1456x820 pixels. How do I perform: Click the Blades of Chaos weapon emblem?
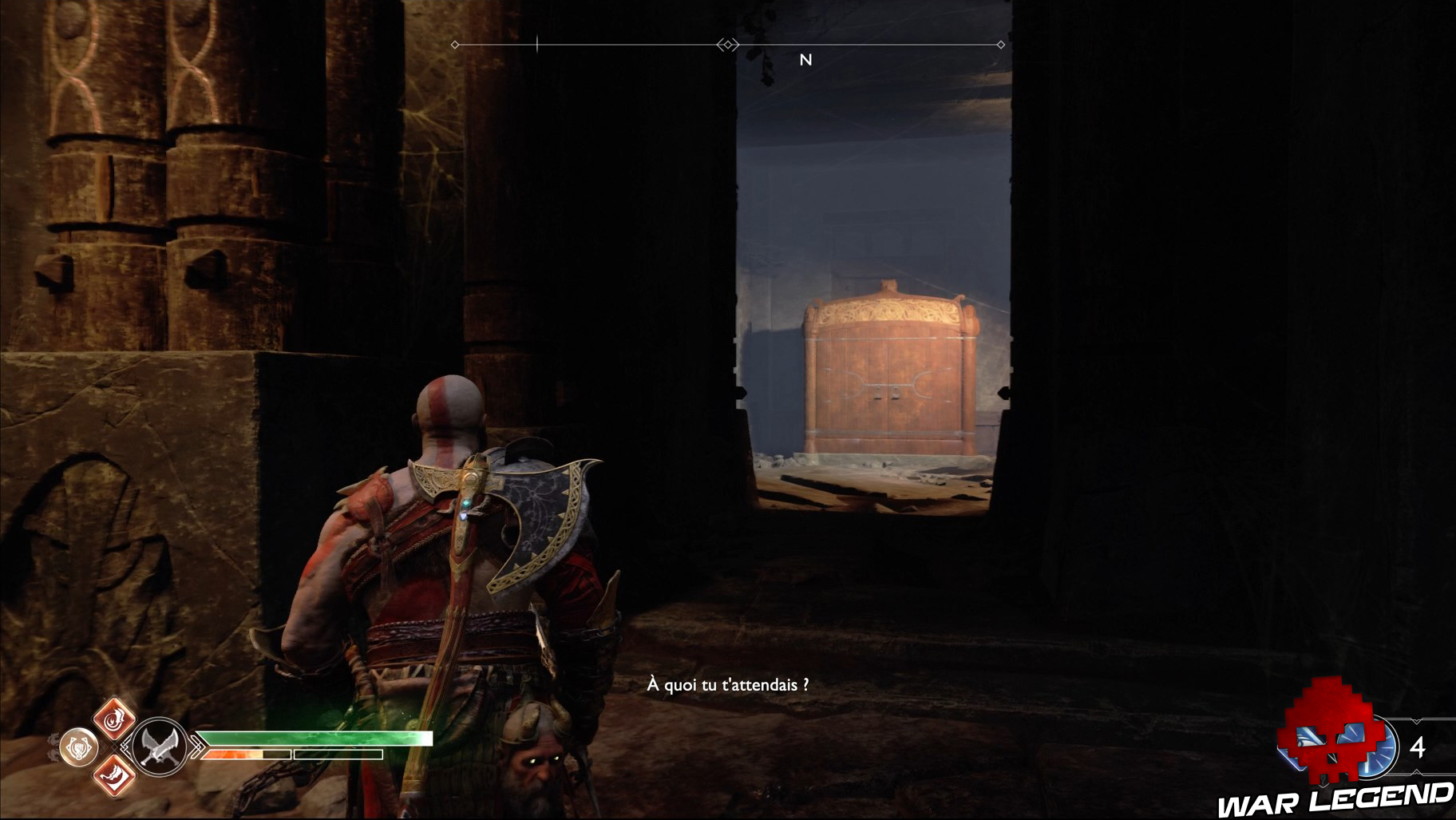160,748
